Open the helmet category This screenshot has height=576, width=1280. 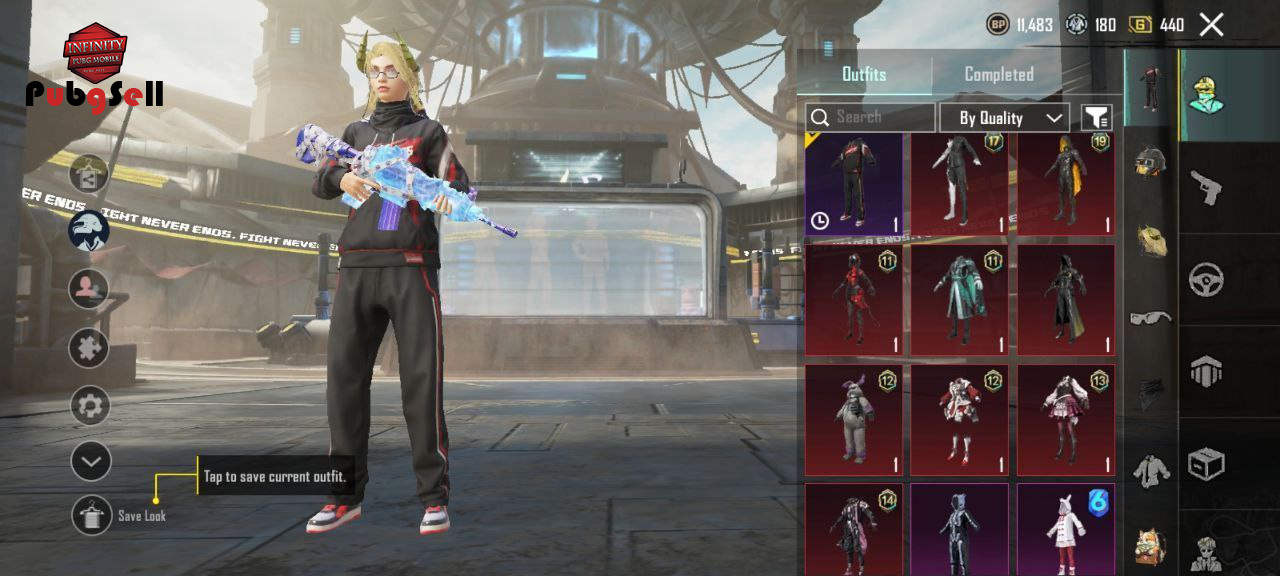pyautogui.click(x=1150, y=160)
